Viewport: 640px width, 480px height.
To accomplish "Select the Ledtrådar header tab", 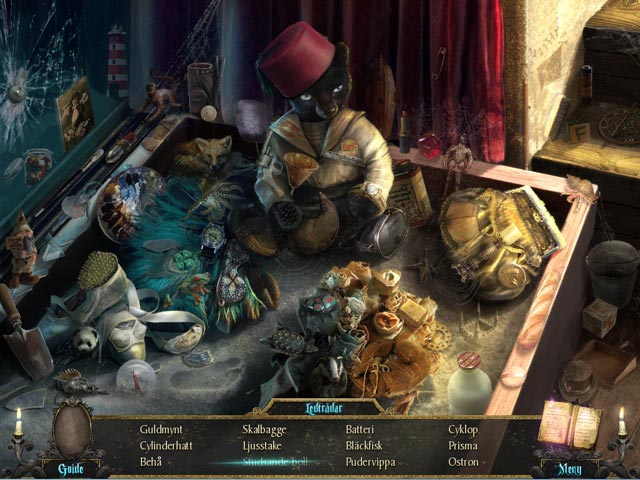I will [x=322, y=407].
